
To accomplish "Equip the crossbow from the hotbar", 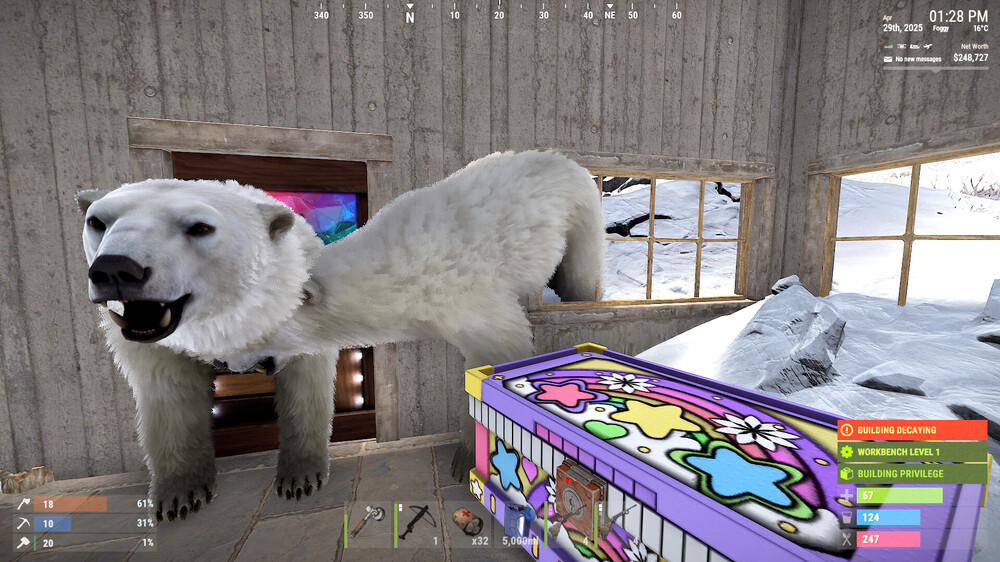I will pos(418,523).
